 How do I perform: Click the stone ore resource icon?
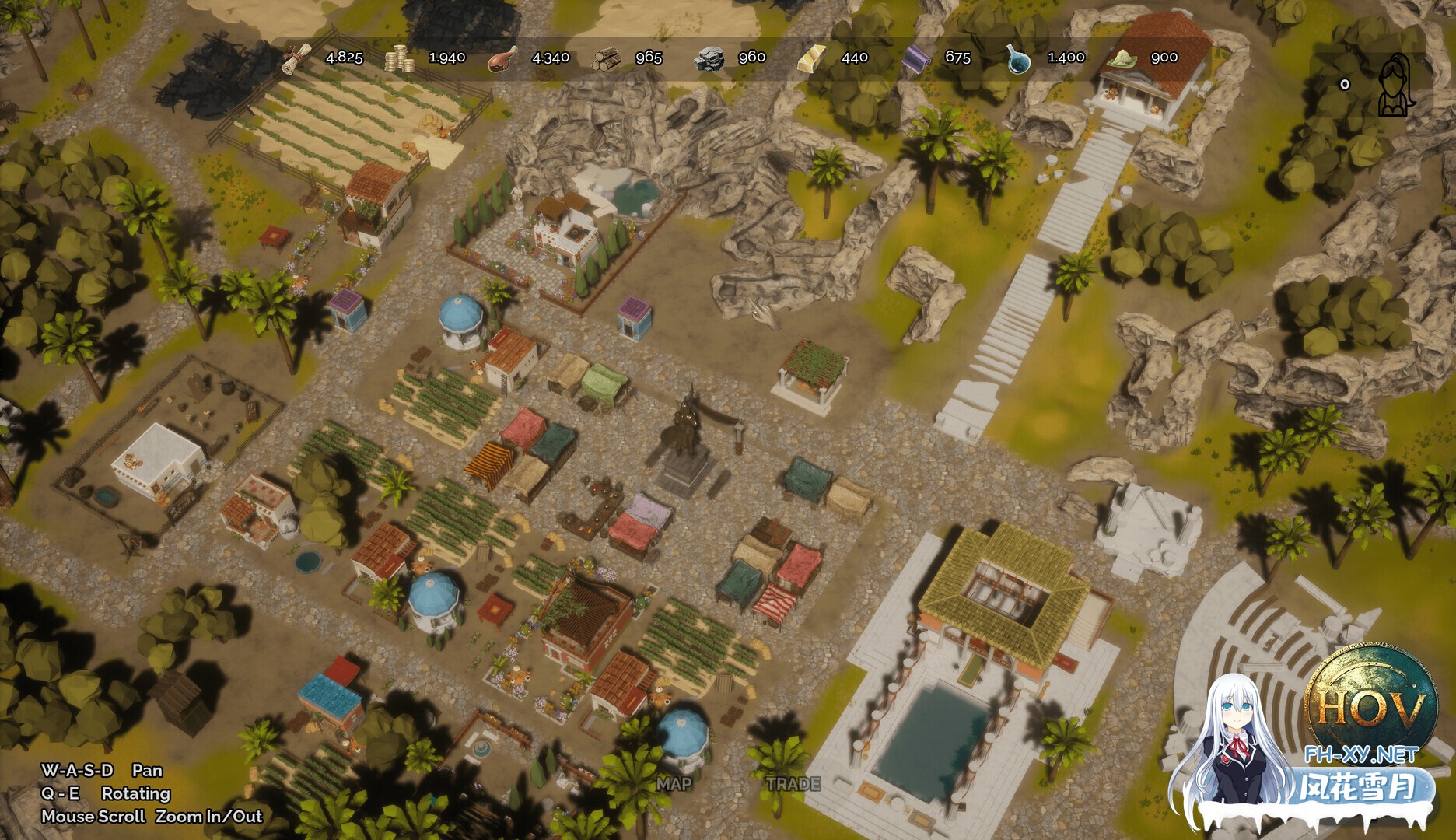709,58
